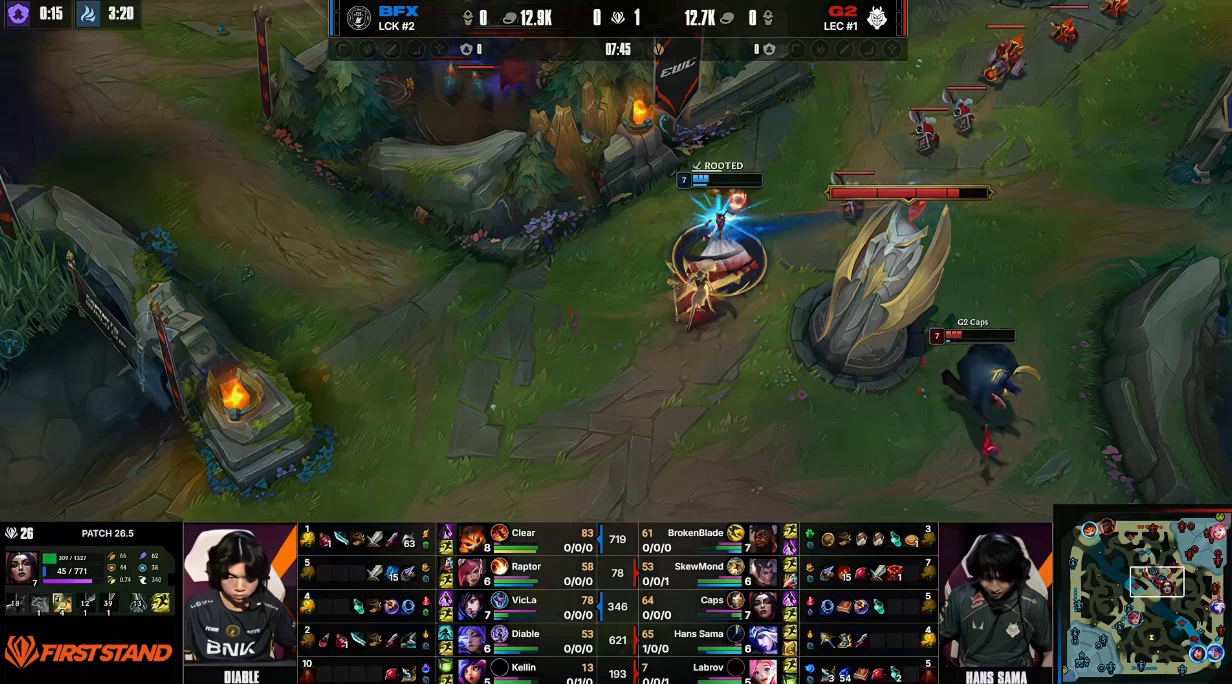Choose Labrov's champion portrait
This screenshot has height=684, width=1232.
pyautogui.click(x=763, y=670)
